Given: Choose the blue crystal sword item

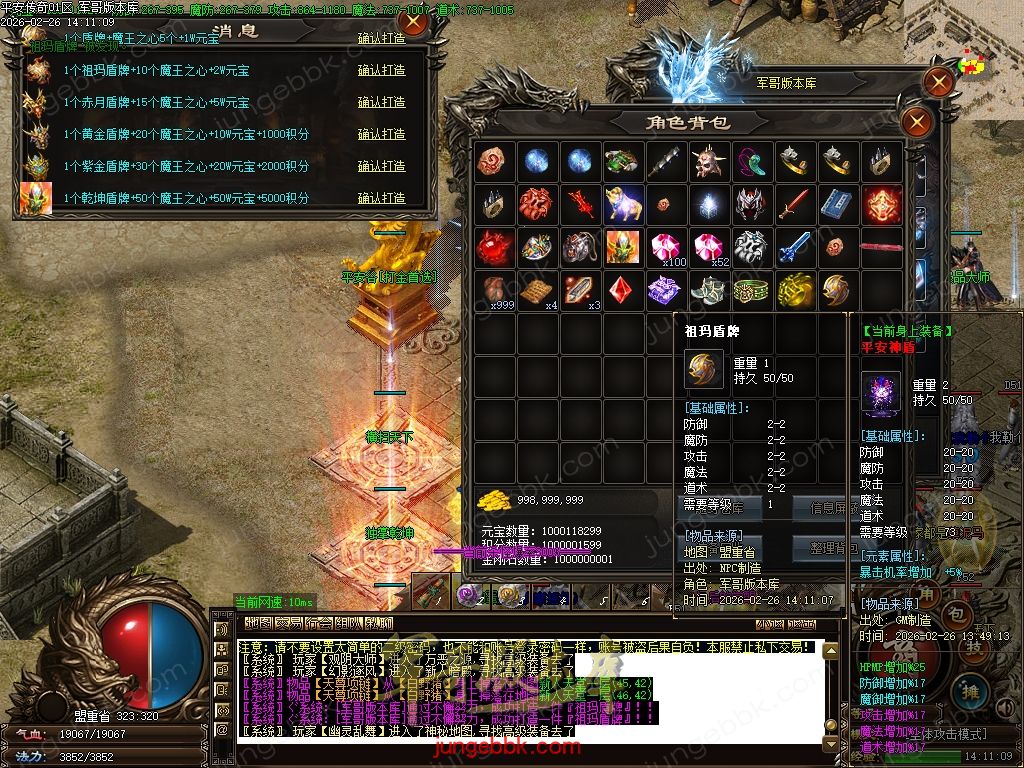Looking at the screenshot, I should click(796, 247).
